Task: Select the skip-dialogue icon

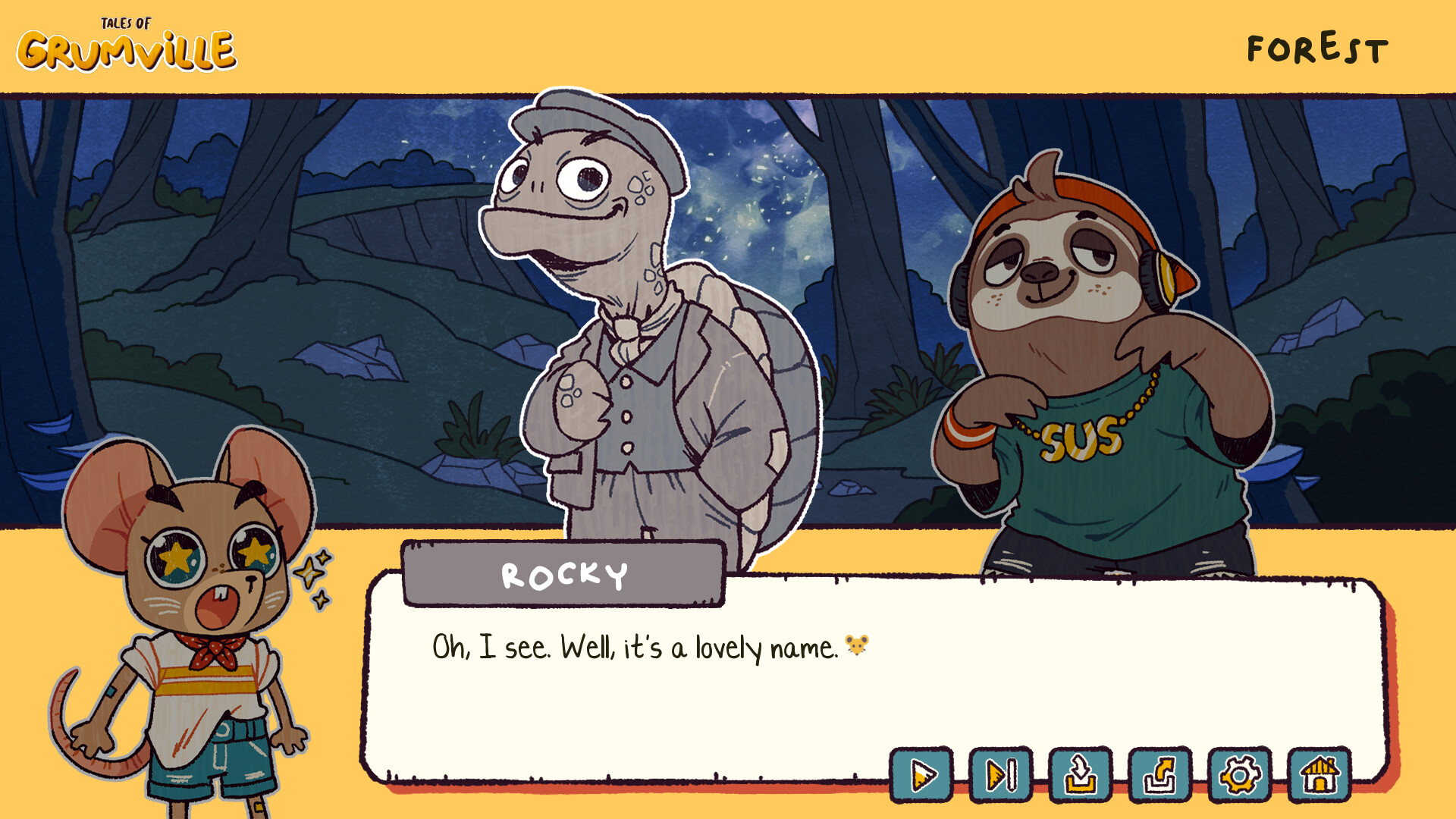Action: (1003, 775)
